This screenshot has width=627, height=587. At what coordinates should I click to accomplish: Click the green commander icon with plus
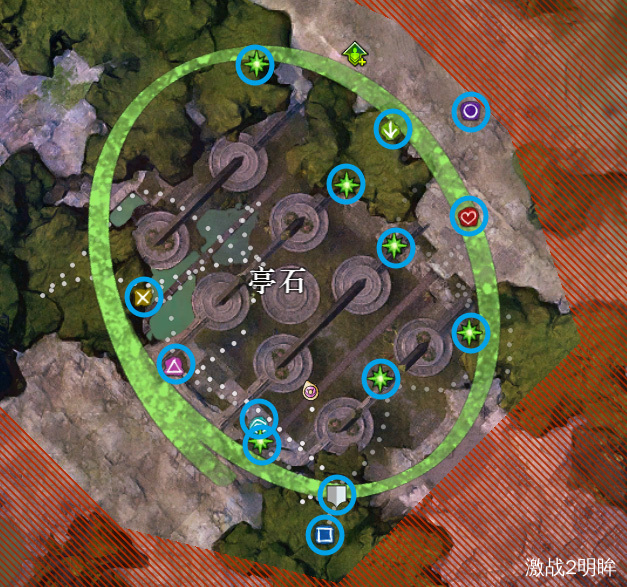[355, 53]
